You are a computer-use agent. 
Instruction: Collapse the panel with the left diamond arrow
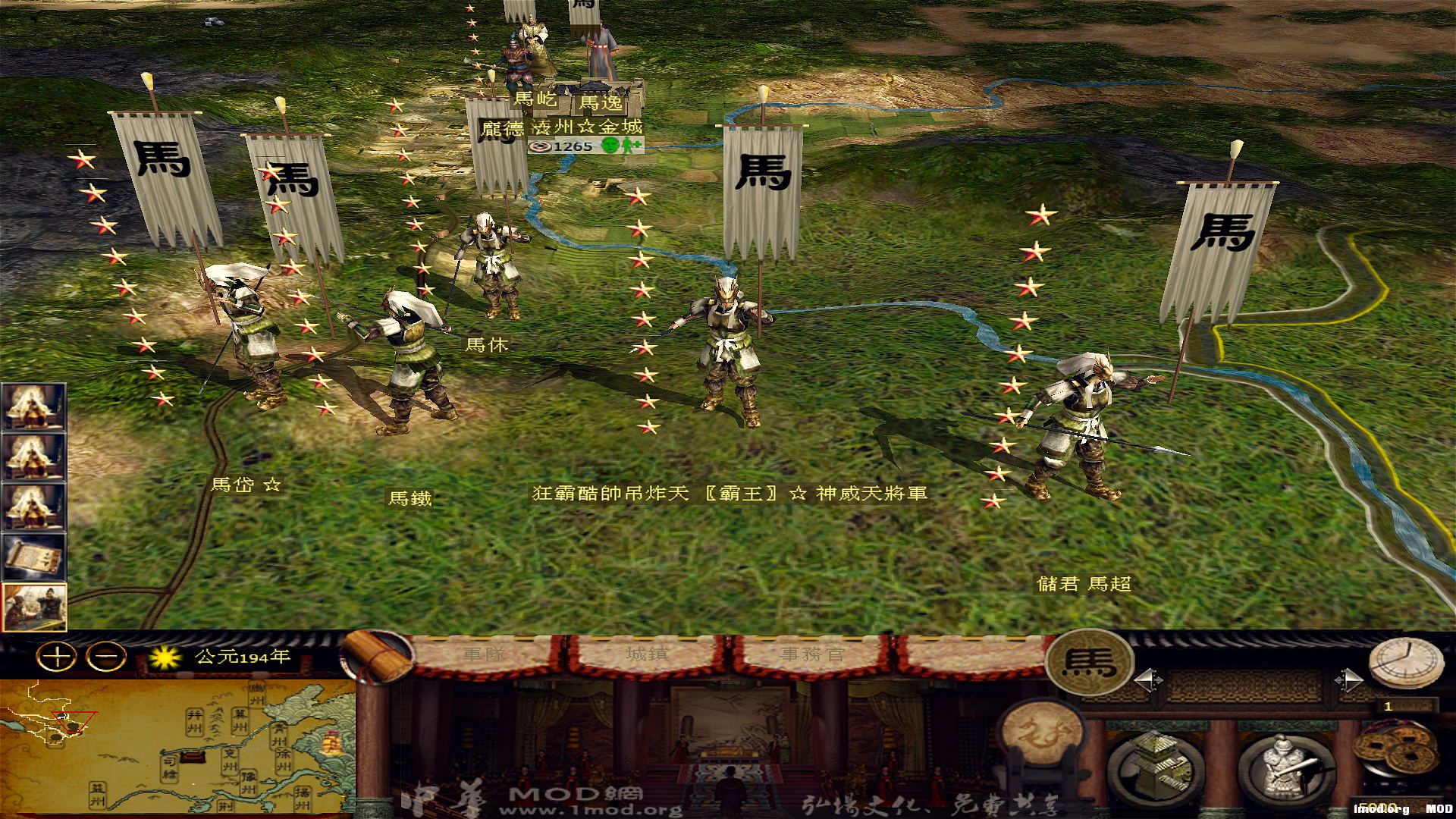(1147, 679)
